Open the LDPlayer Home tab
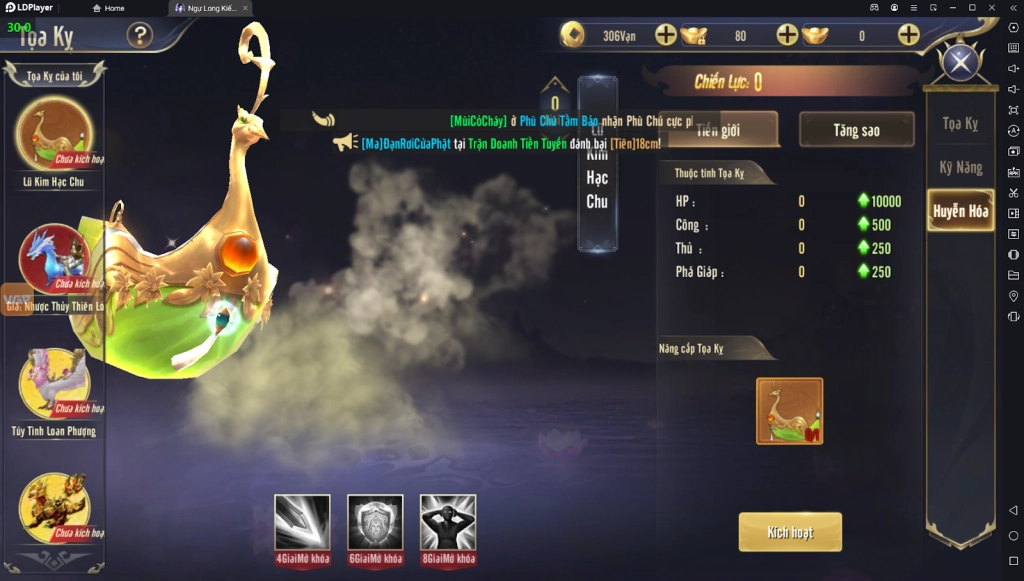 tap(108, 8)
